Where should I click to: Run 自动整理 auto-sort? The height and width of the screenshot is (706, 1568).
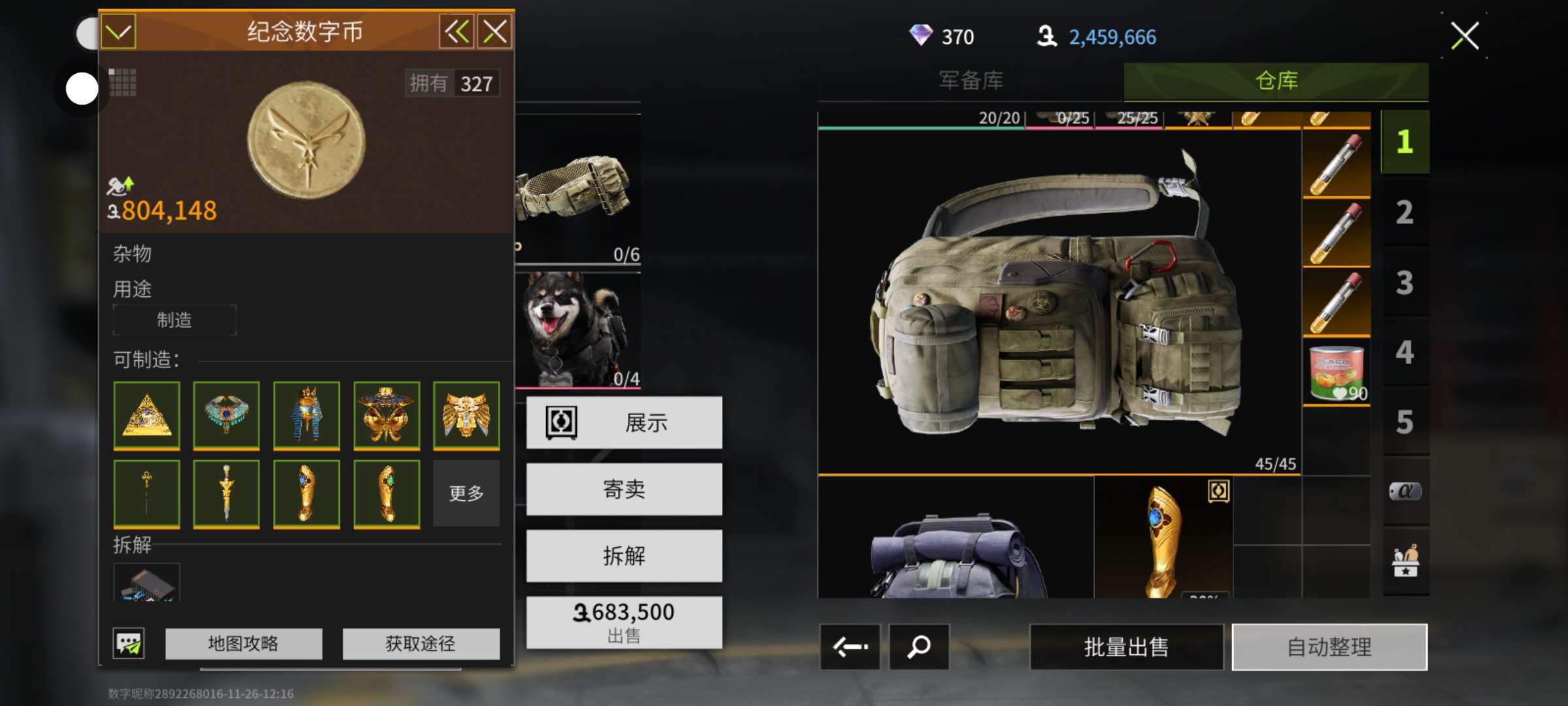pos(1329,647)
